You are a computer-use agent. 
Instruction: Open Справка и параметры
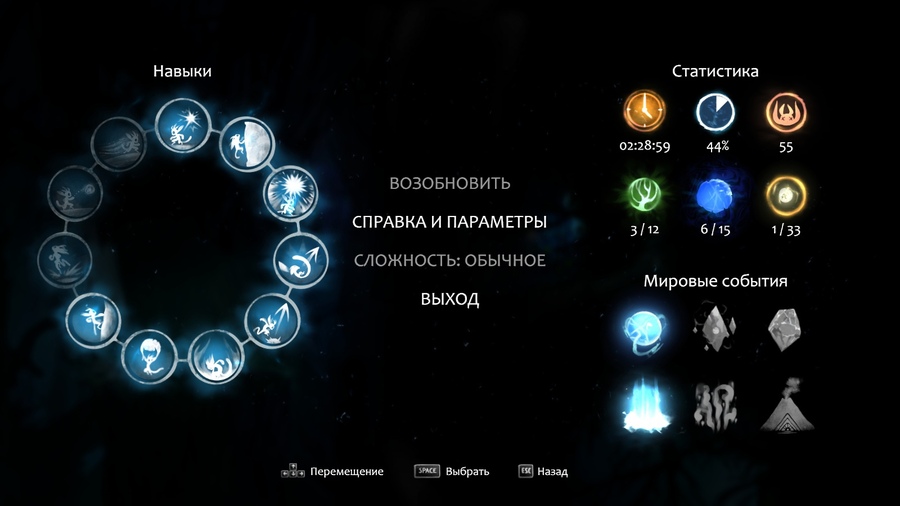449,222
